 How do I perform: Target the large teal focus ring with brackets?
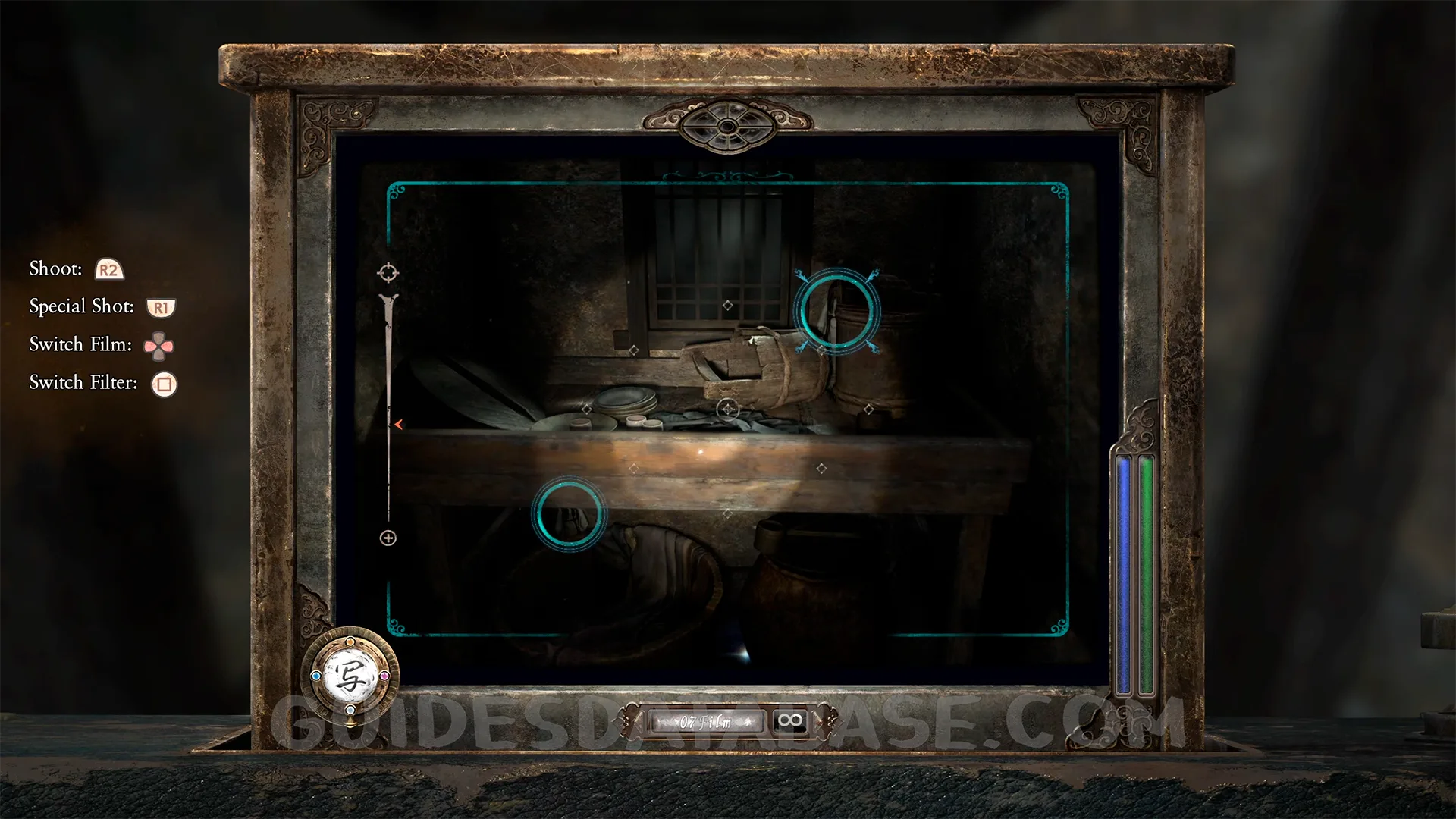pyautogui.click(x=836, y=311)
